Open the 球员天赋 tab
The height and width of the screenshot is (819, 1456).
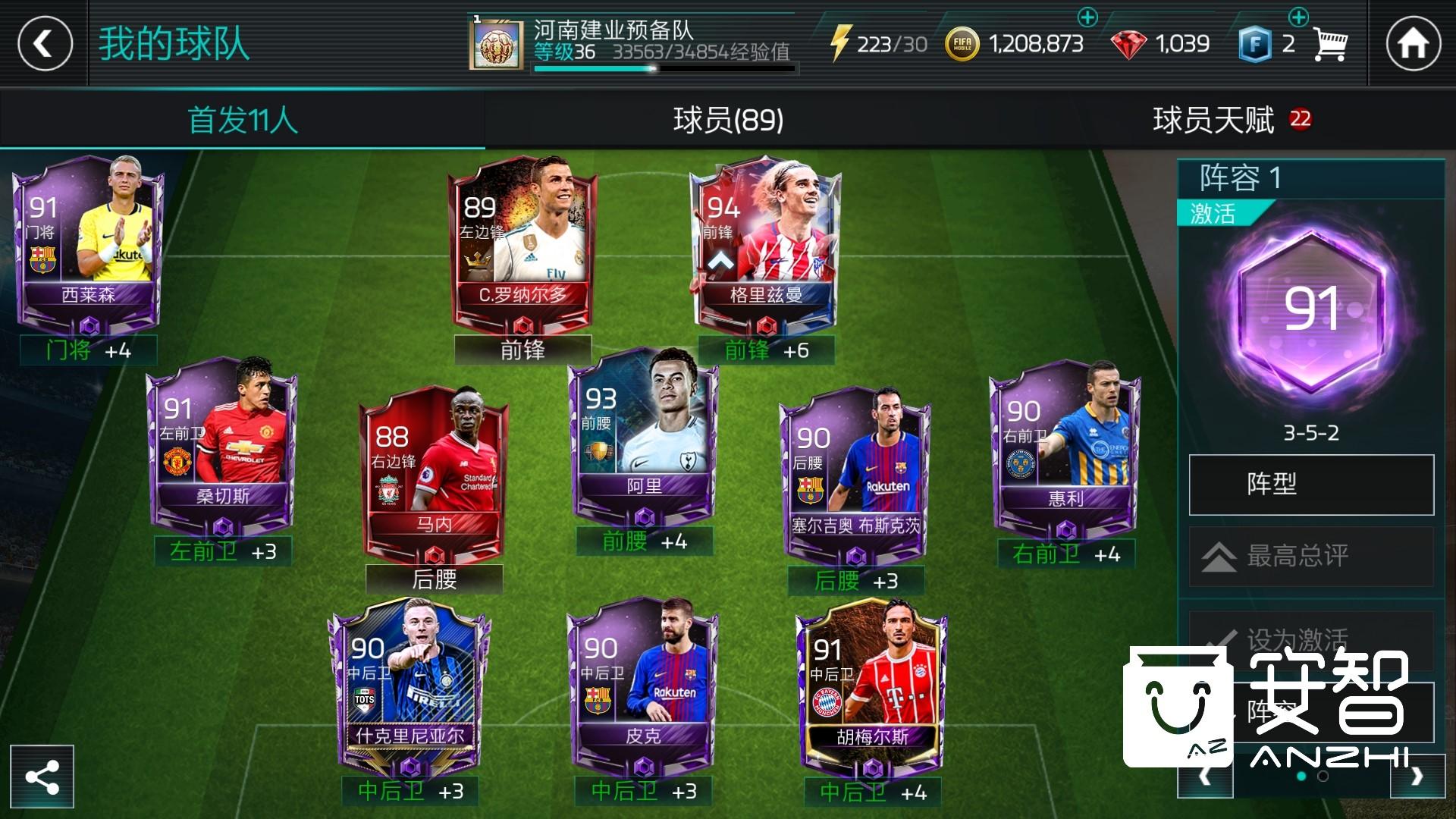tap(1213, 120)
